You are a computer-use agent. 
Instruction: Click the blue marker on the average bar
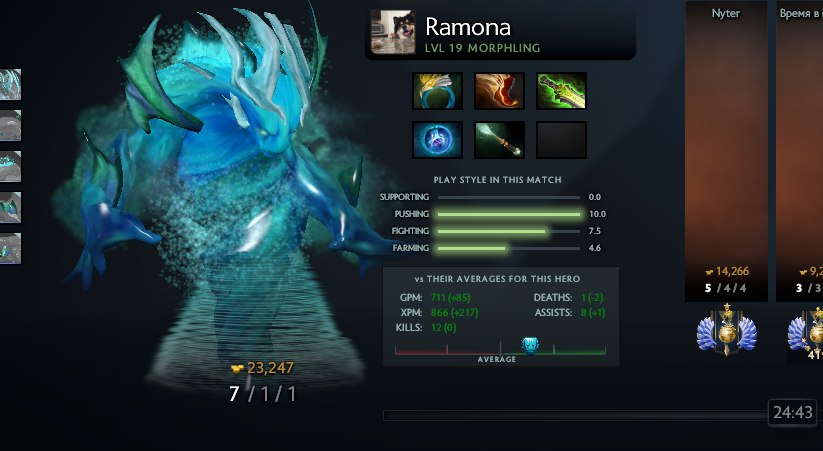click(530, 345)
